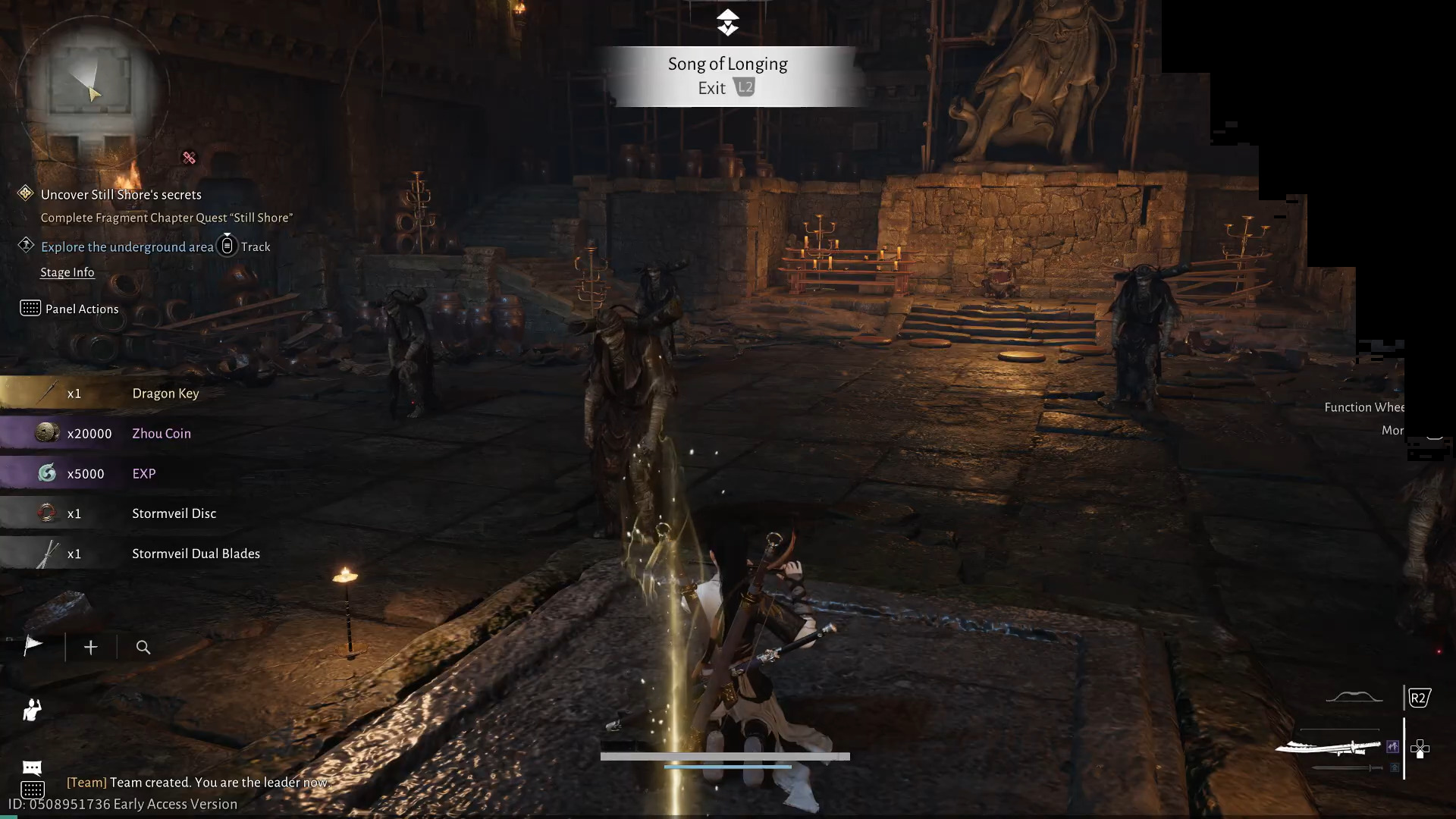Open the chat speech bubble icon
Screen dimensions: 1456x819
(32, 767)
